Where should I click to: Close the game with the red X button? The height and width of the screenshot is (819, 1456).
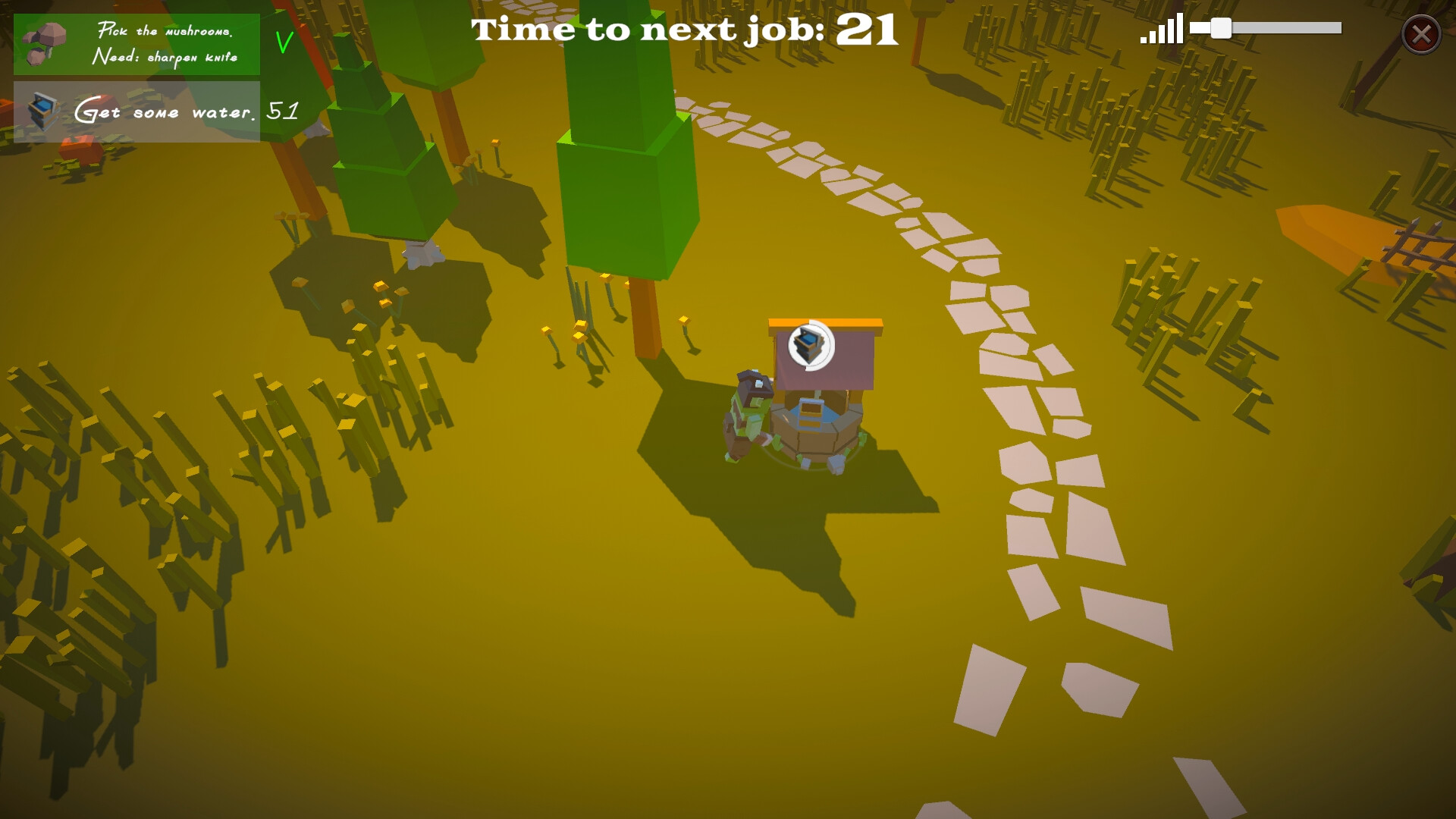coord(1421,34)
